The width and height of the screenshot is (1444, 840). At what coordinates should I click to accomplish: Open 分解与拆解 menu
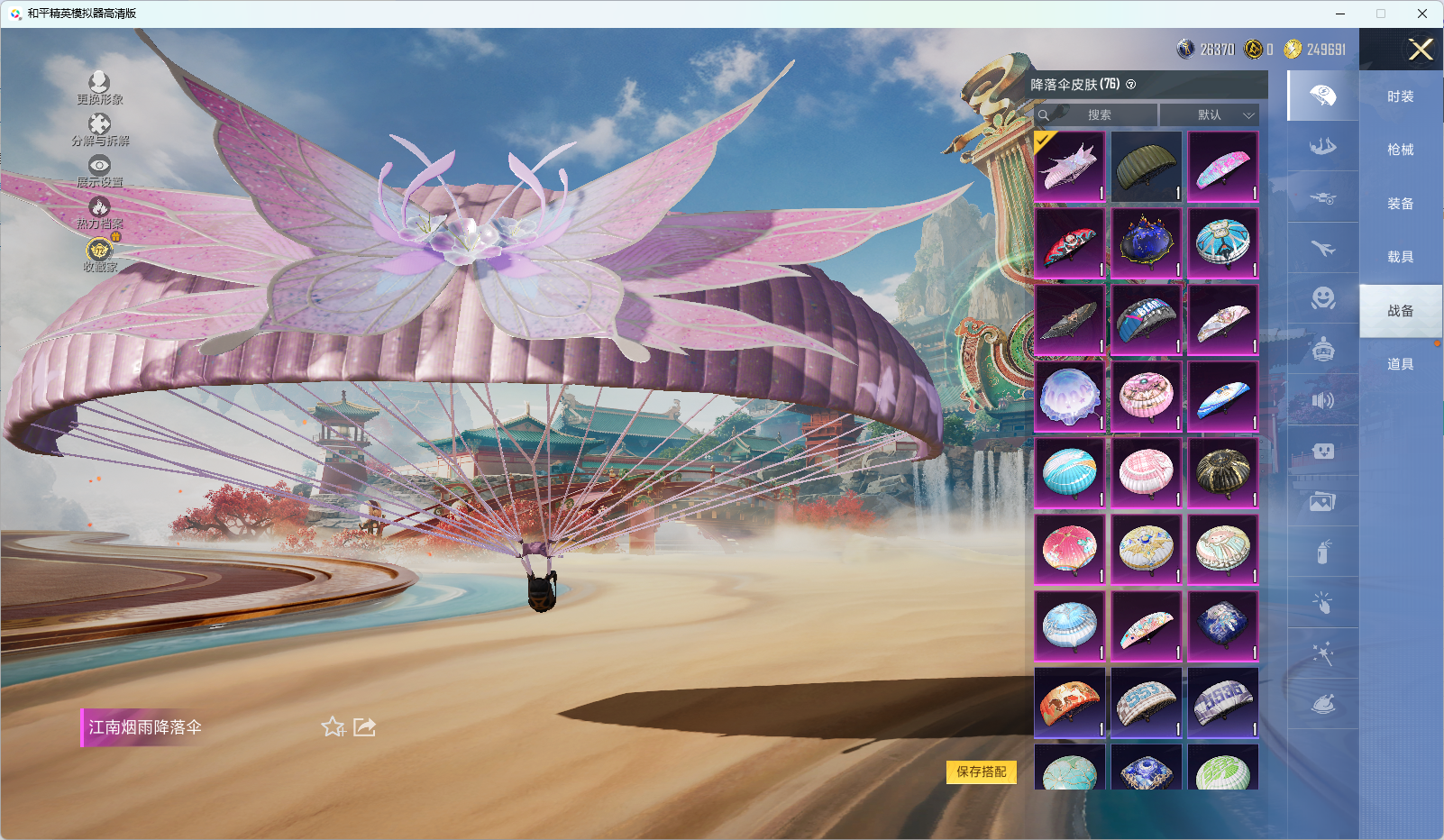pyautogui.click(x=99, y=129)
